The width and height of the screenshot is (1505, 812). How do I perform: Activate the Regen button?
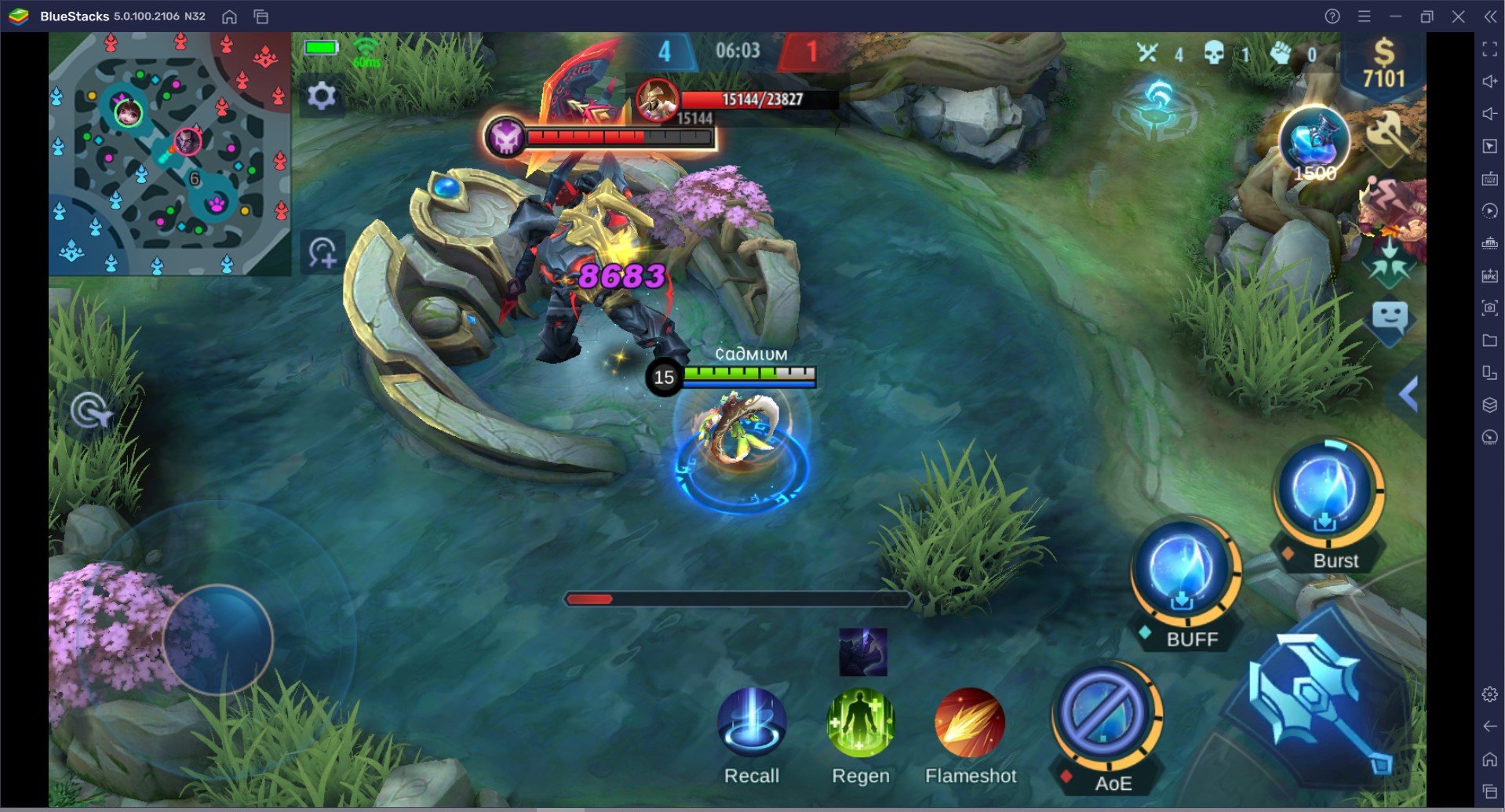coord(860,726)
